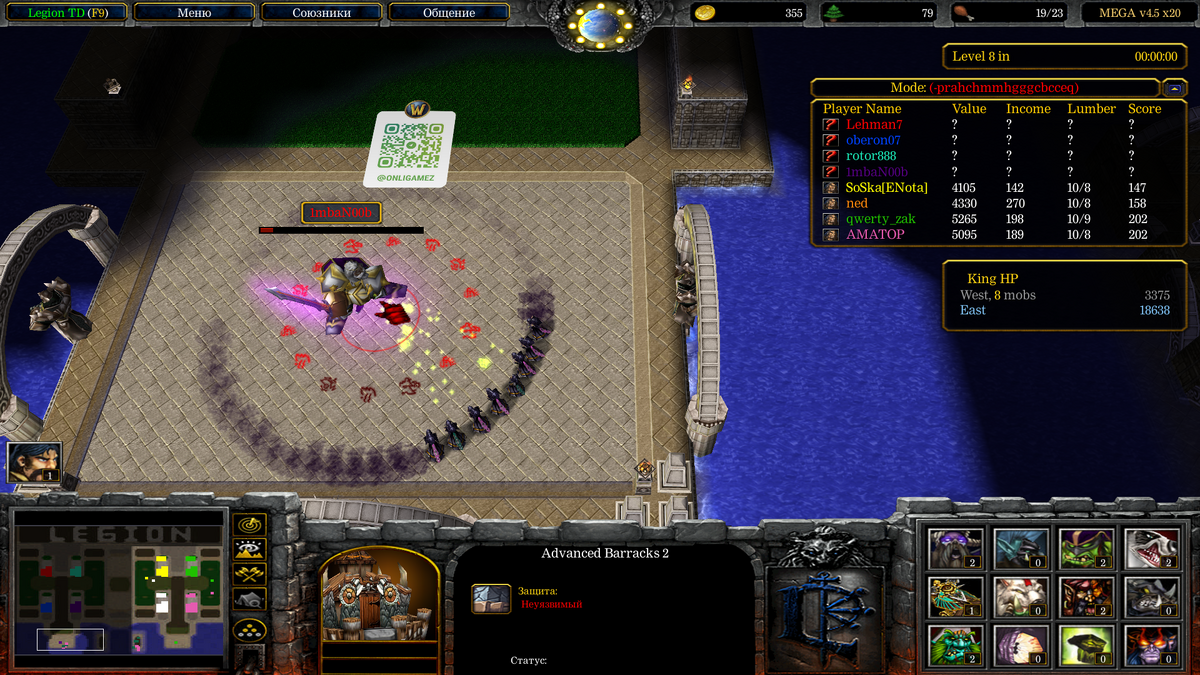Toggle creep camp display on minimap
Viewport: 1200px width, 675px height.
pyautogui.click(x=249, y=599)
